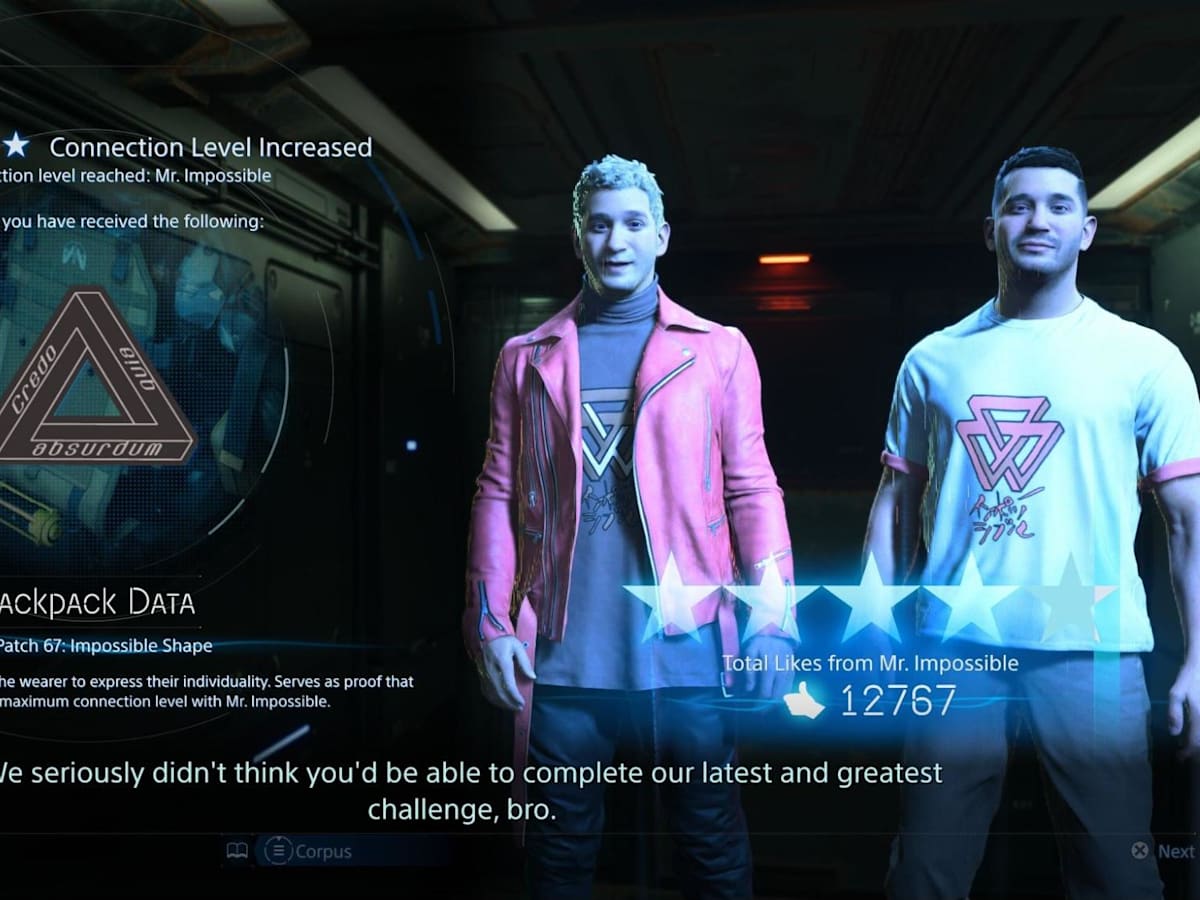Open the book icon beside Corpus
Viewport: 1200px width, 900px height.
[x=237, y=851]
